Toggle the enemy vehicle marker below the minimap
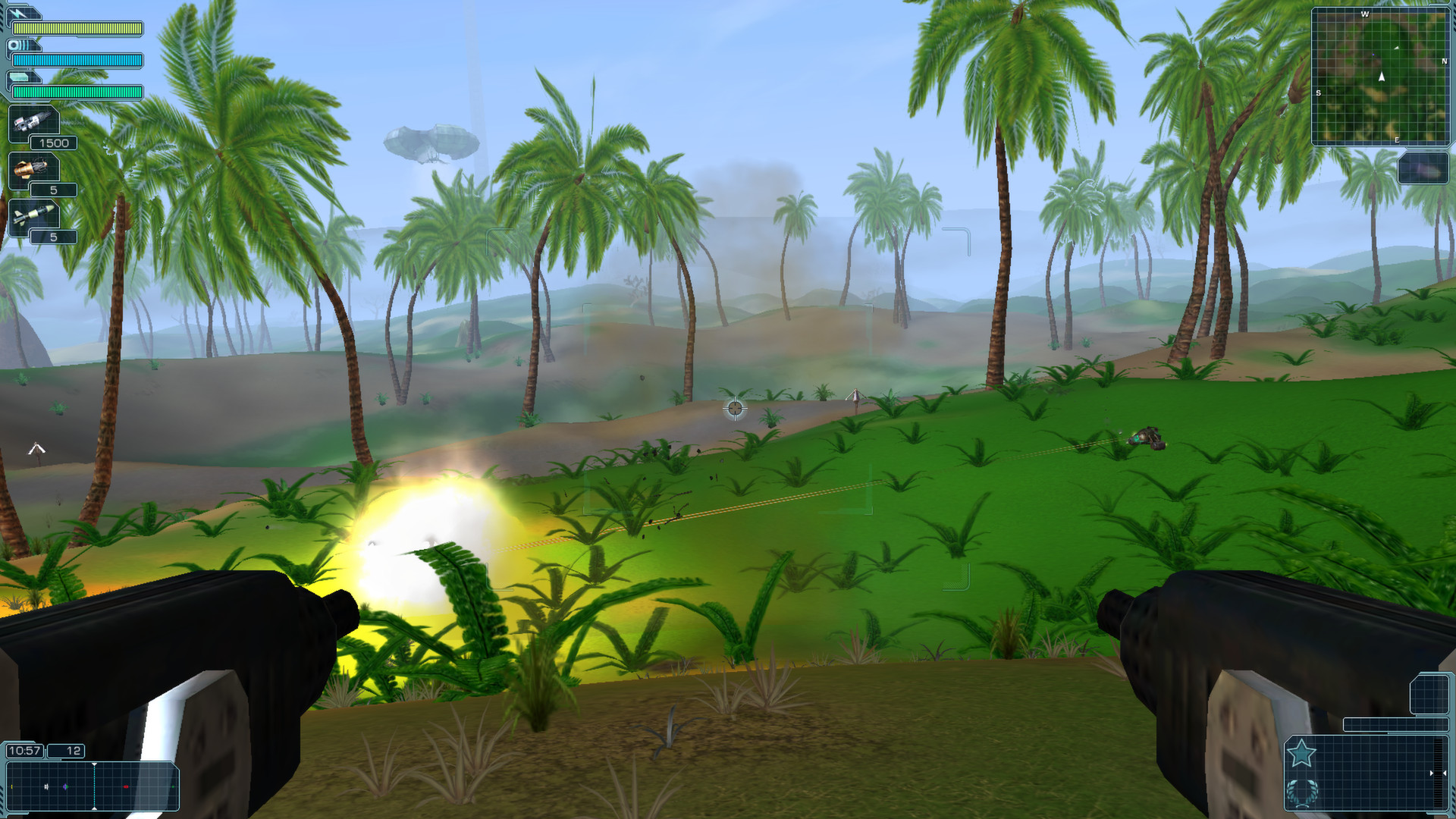The image size is (1456, 819). click(x=1424, y=170)
